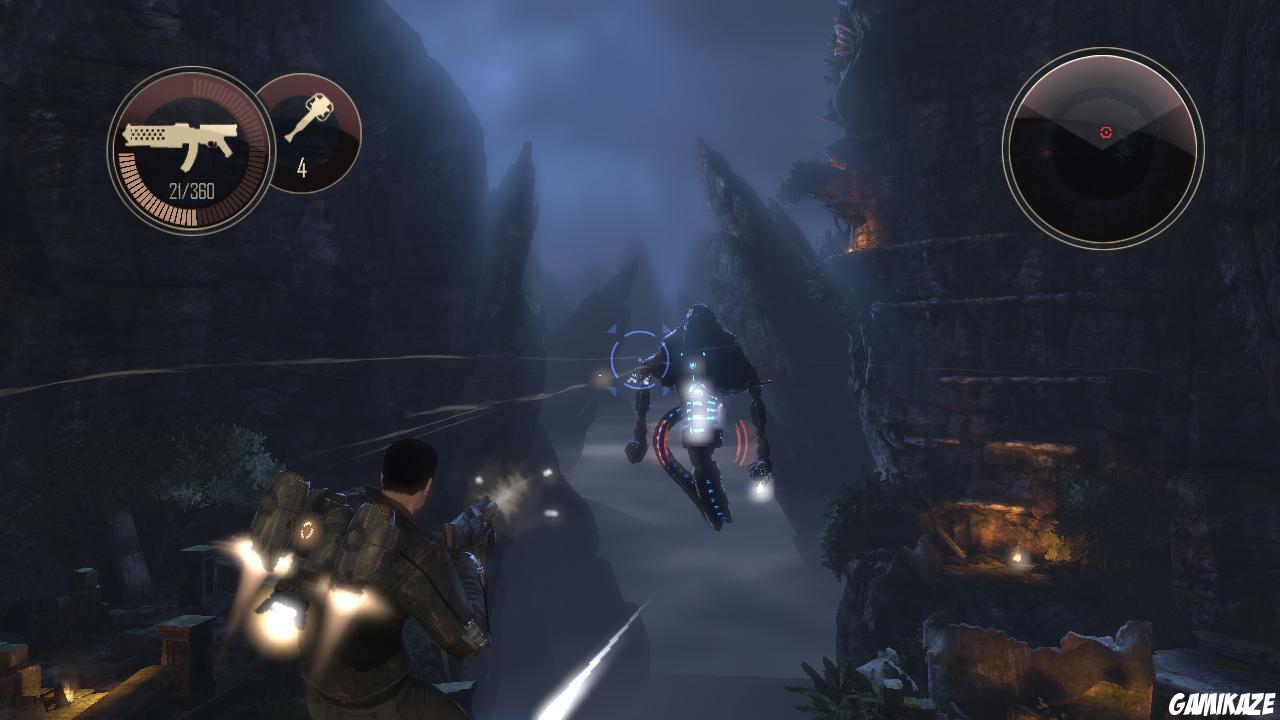Click the circular radar minimap
The image size is (1280, 720).
pos(1102,149)
